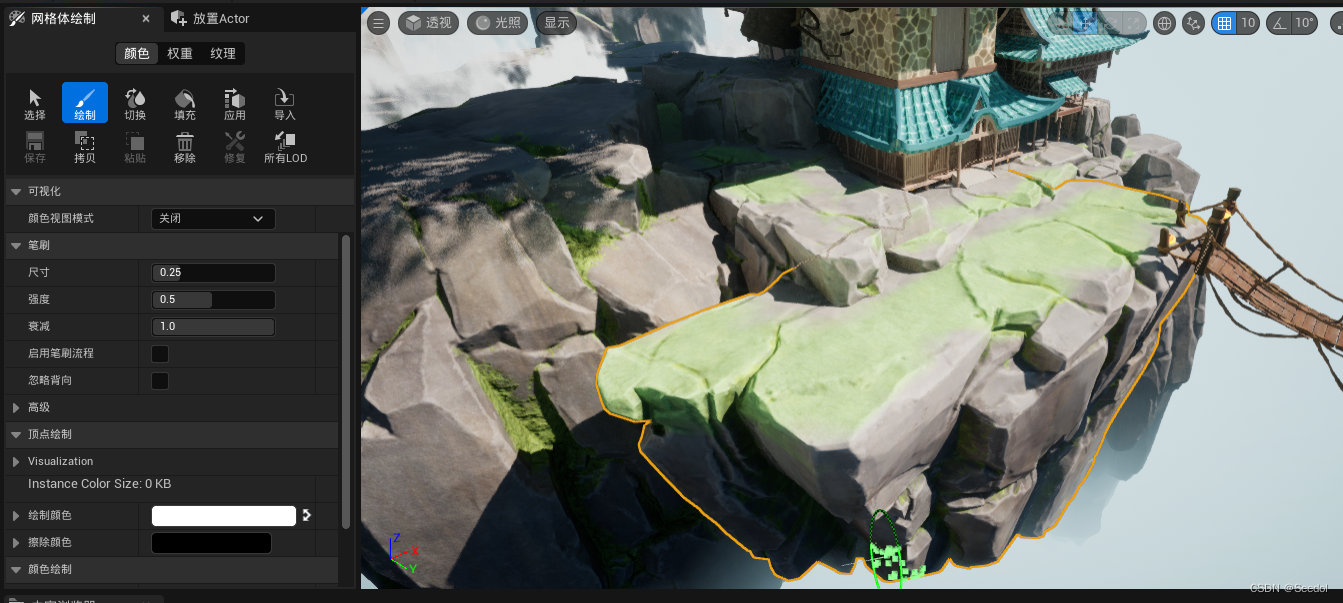This screenshot has height=603, width=1343.
Task: Click the brush 尺寸 value field
Action: [x=213, y=273]
